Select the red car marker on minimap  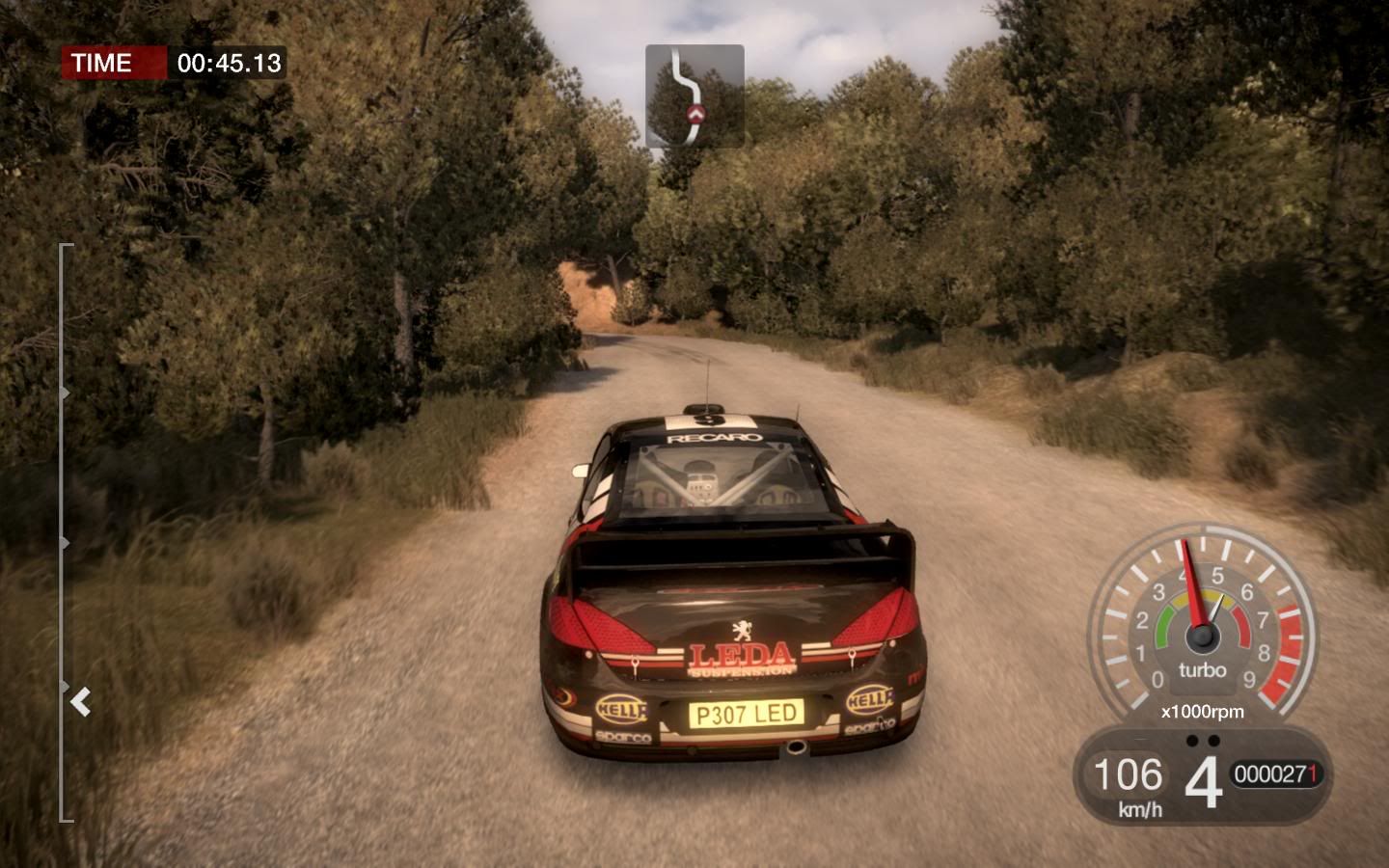pyautogui.click(x=694, y=116)
